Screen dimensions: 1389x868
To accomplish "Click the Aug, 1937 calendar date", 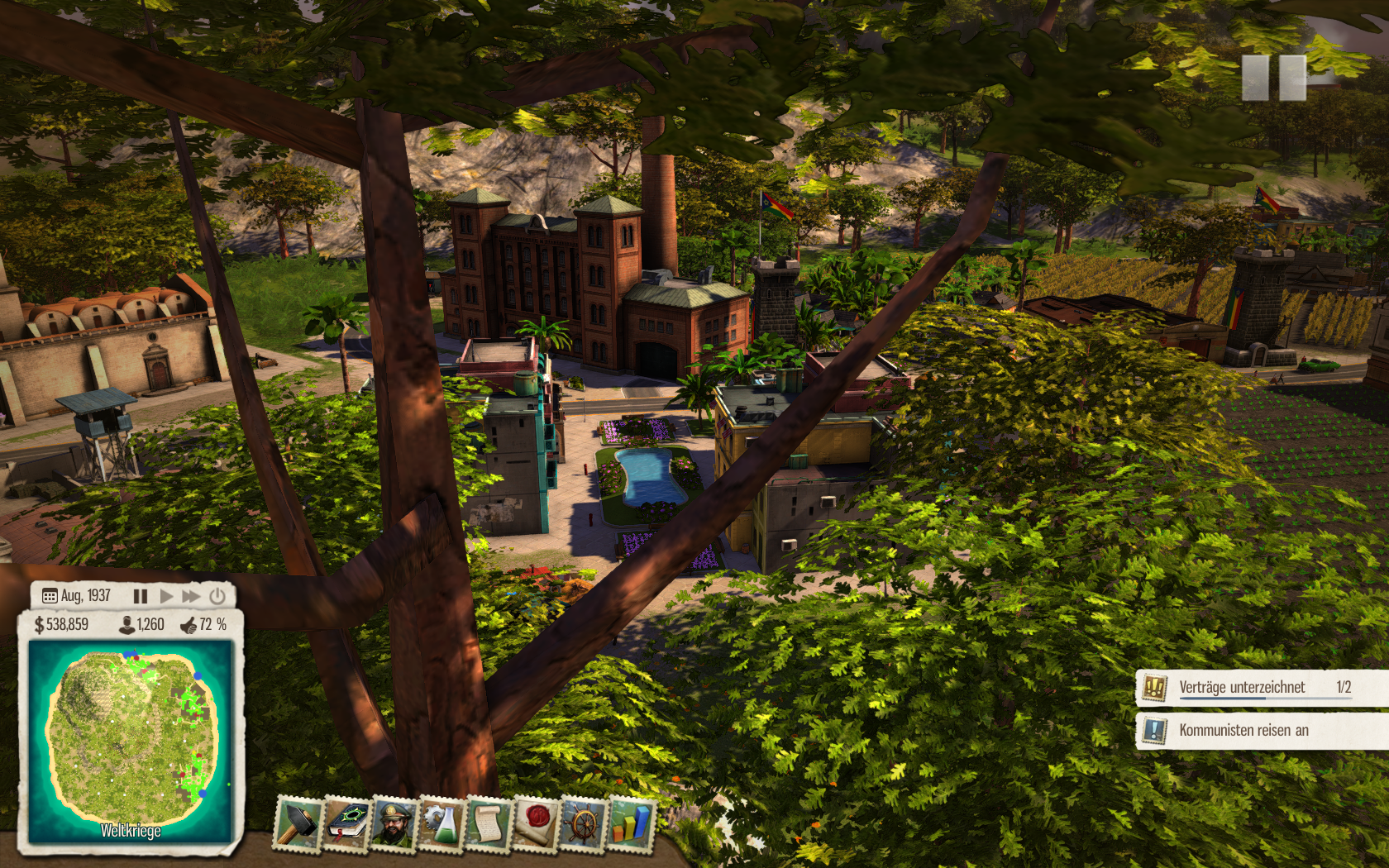I will [76, 596].
